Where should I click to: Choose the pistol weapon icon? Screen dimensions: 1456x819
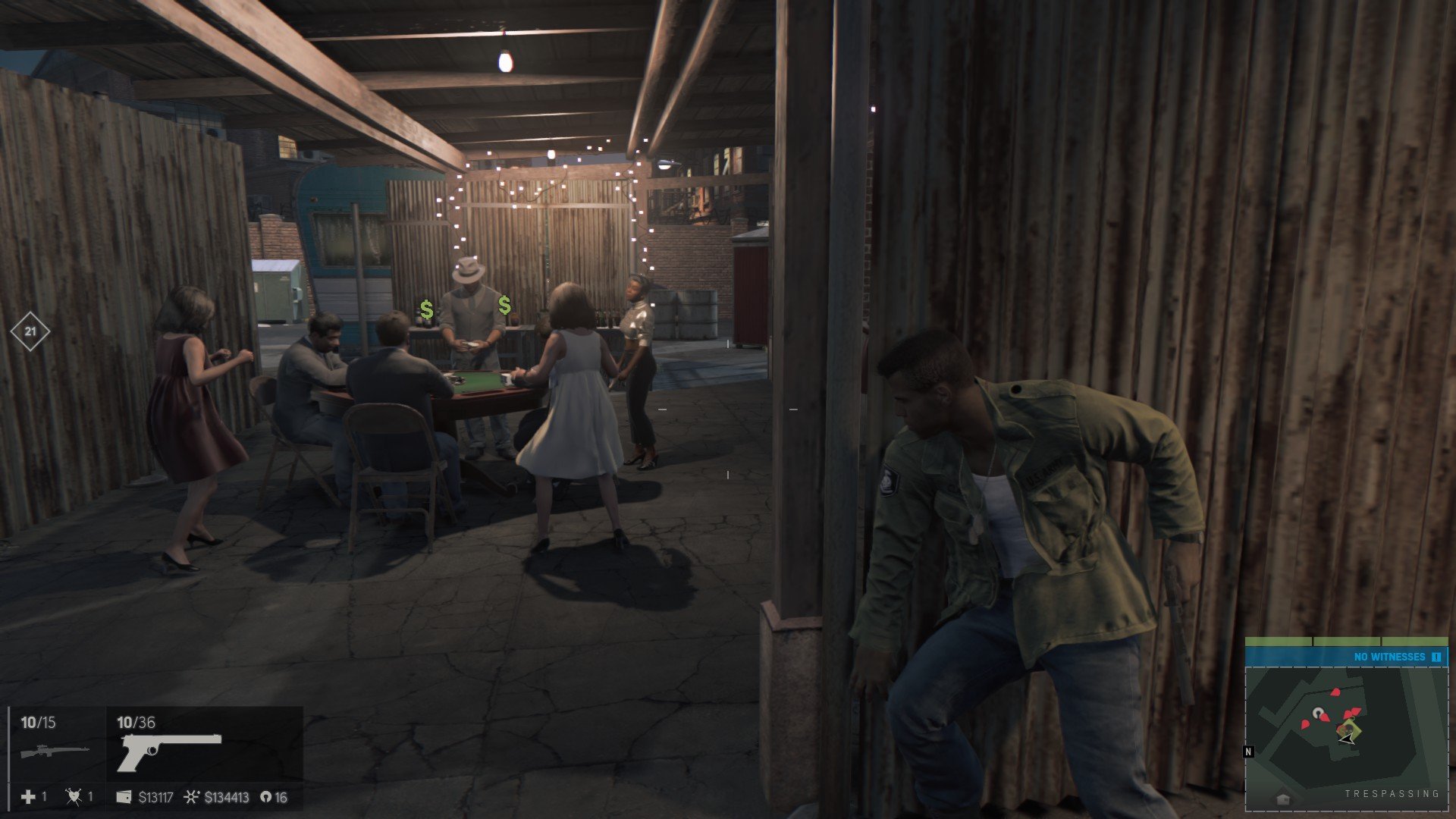(x=169, y=749)
